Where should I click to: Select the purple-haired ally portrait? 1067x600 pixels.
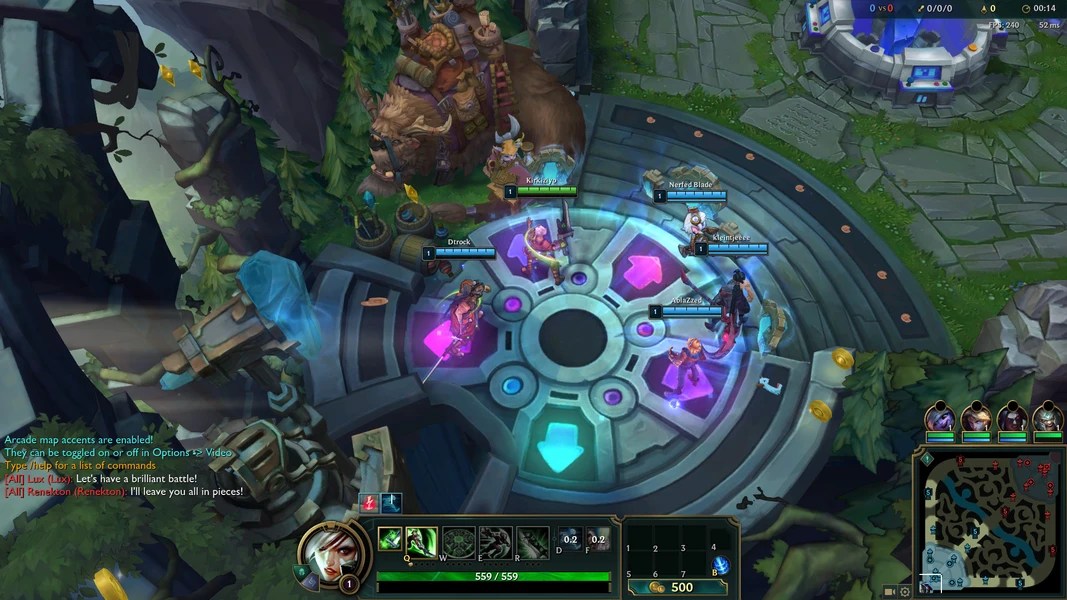pyautogui.click(x=939, y=417)
